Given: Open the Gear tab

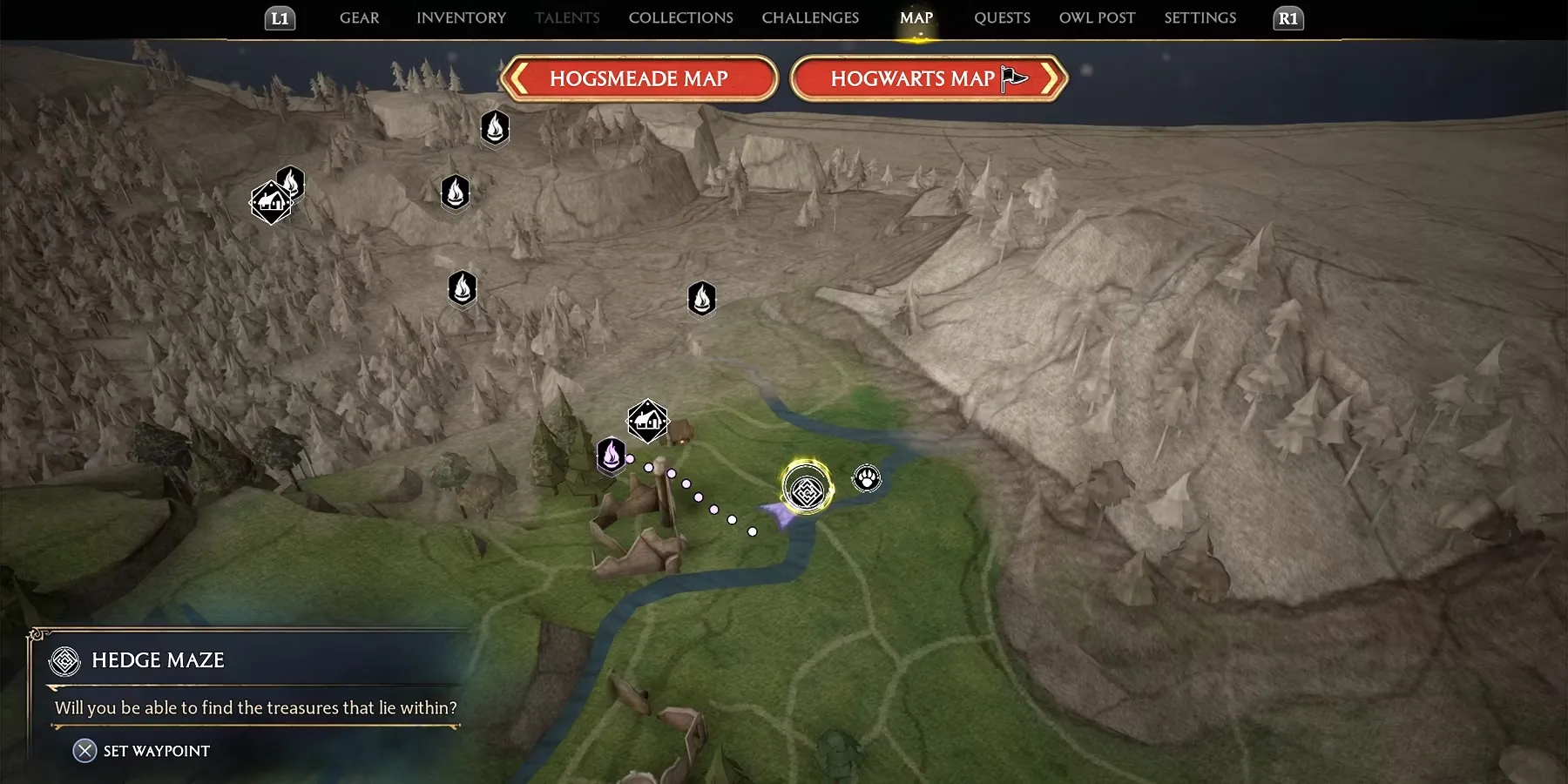Looking at the screenshot, I should [359, 18].
